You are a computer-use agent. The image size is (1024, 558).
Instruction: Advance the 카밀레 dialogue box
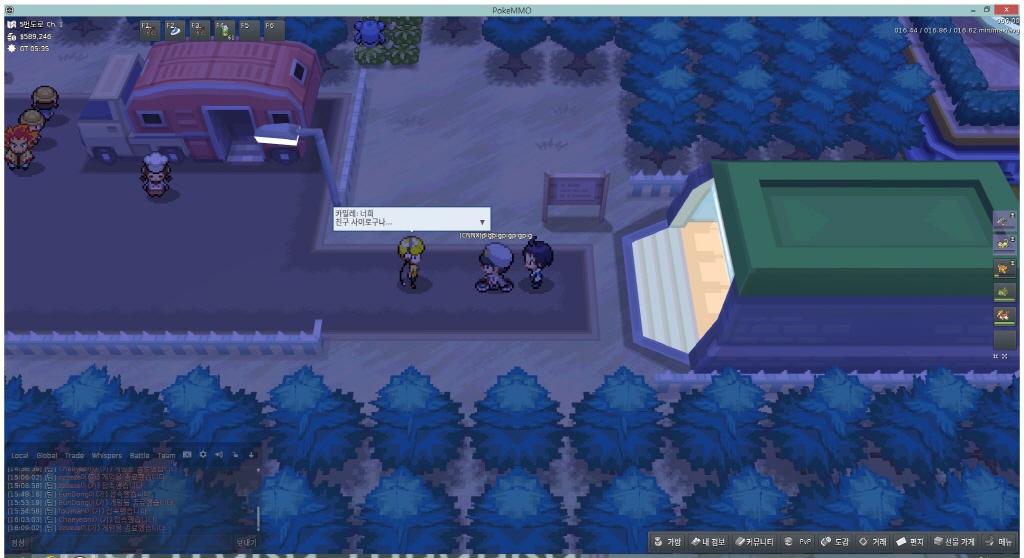pos(483,222)
